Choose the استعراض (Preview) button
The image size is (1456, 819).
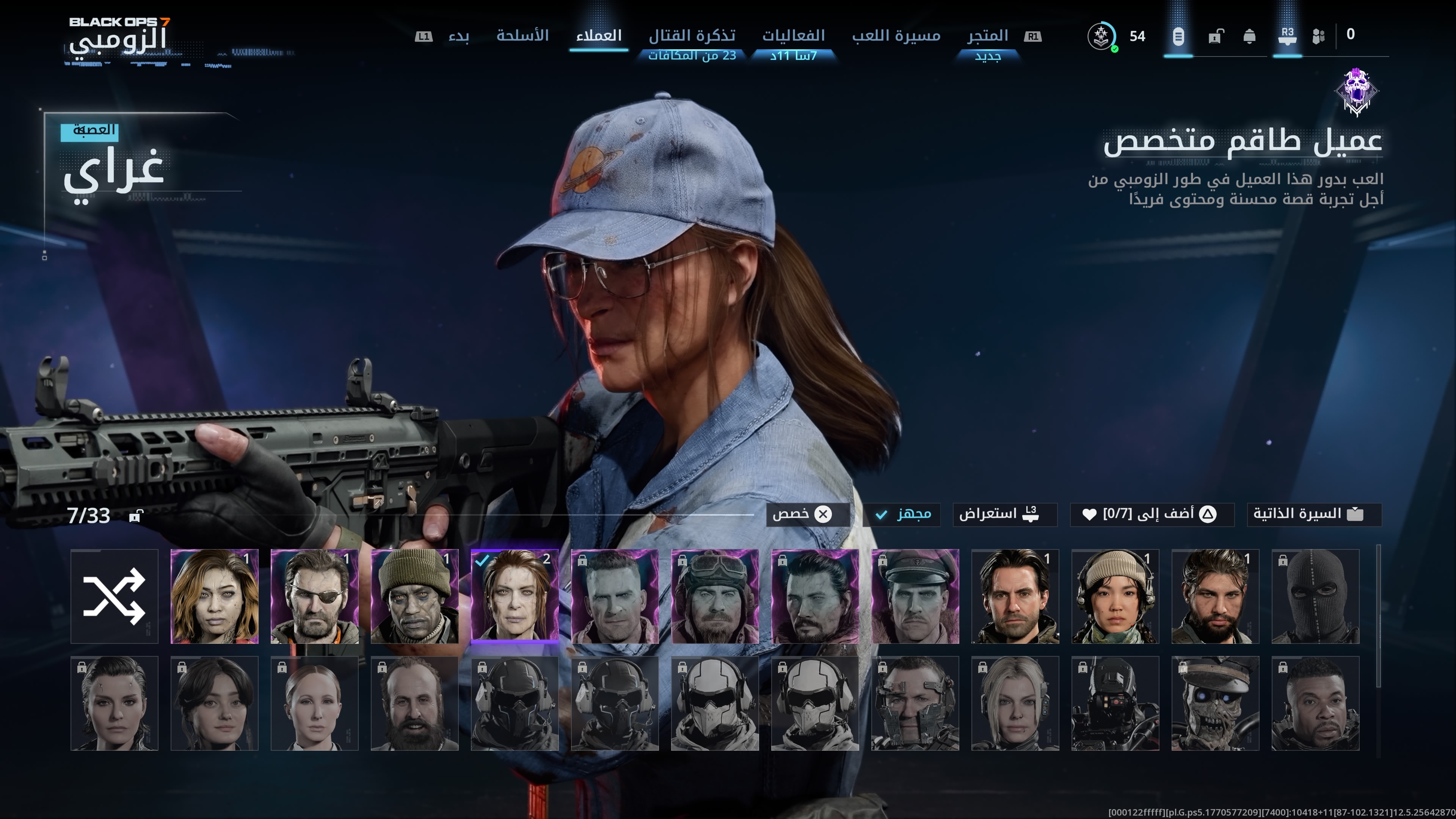[1004, 515]
